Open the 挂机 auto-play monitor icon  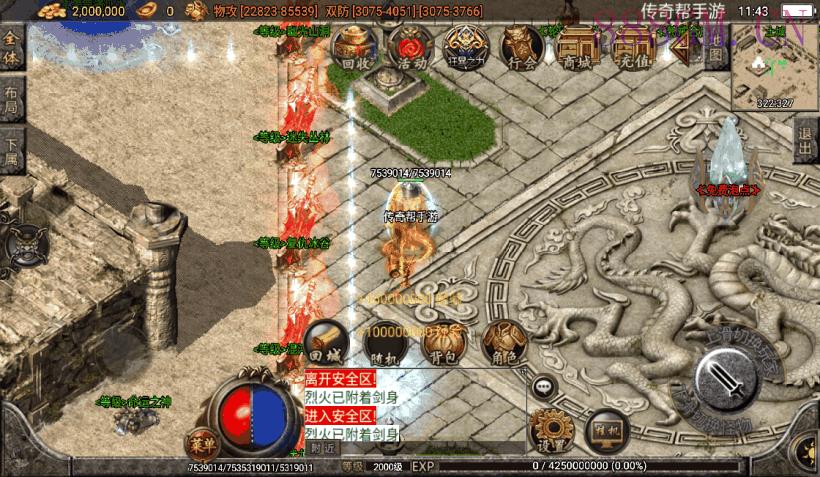click(x=606, y=430)
